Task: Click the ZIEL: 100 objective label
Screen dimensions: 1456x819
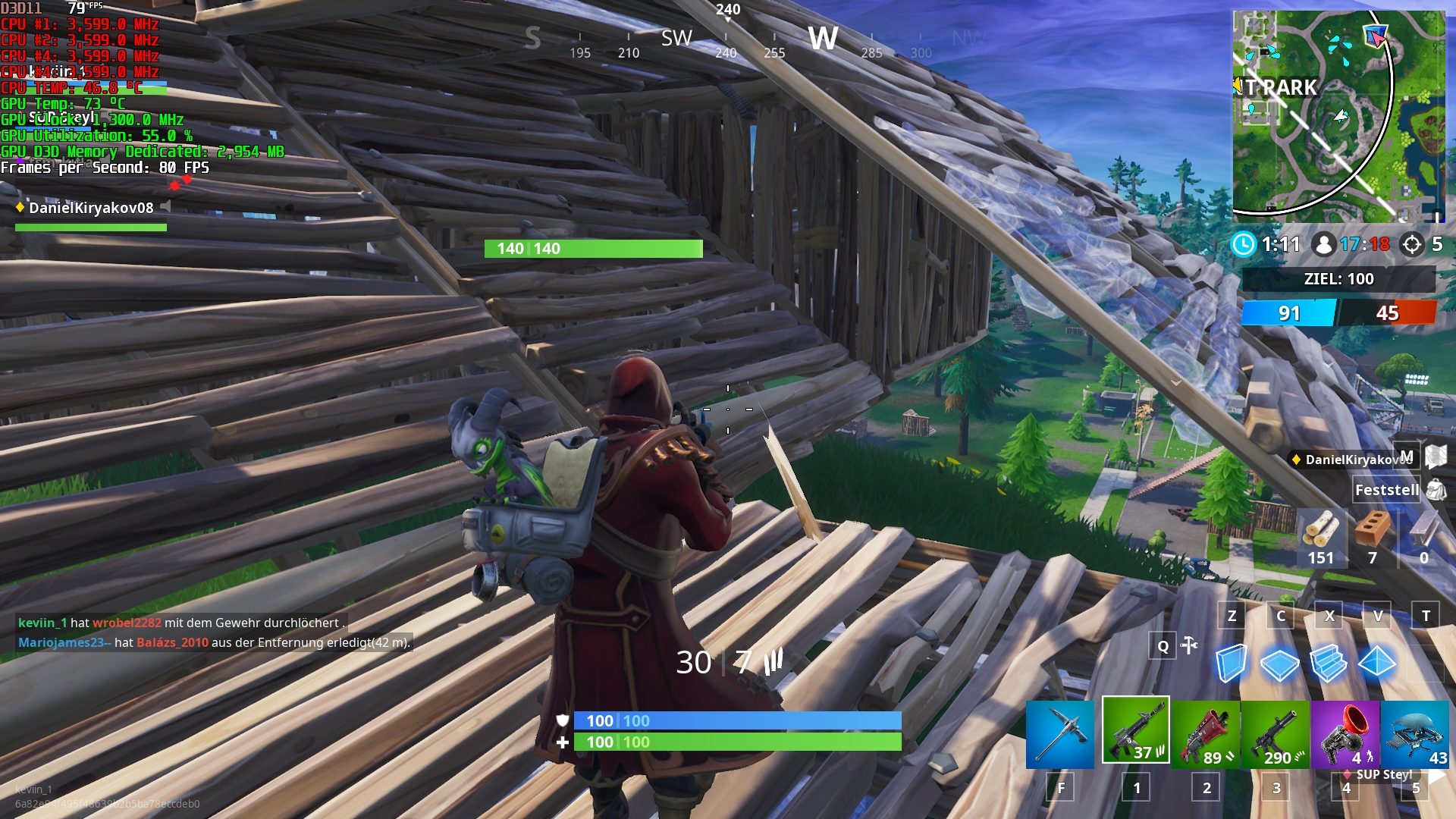Action: click(x=1341, y=278)
